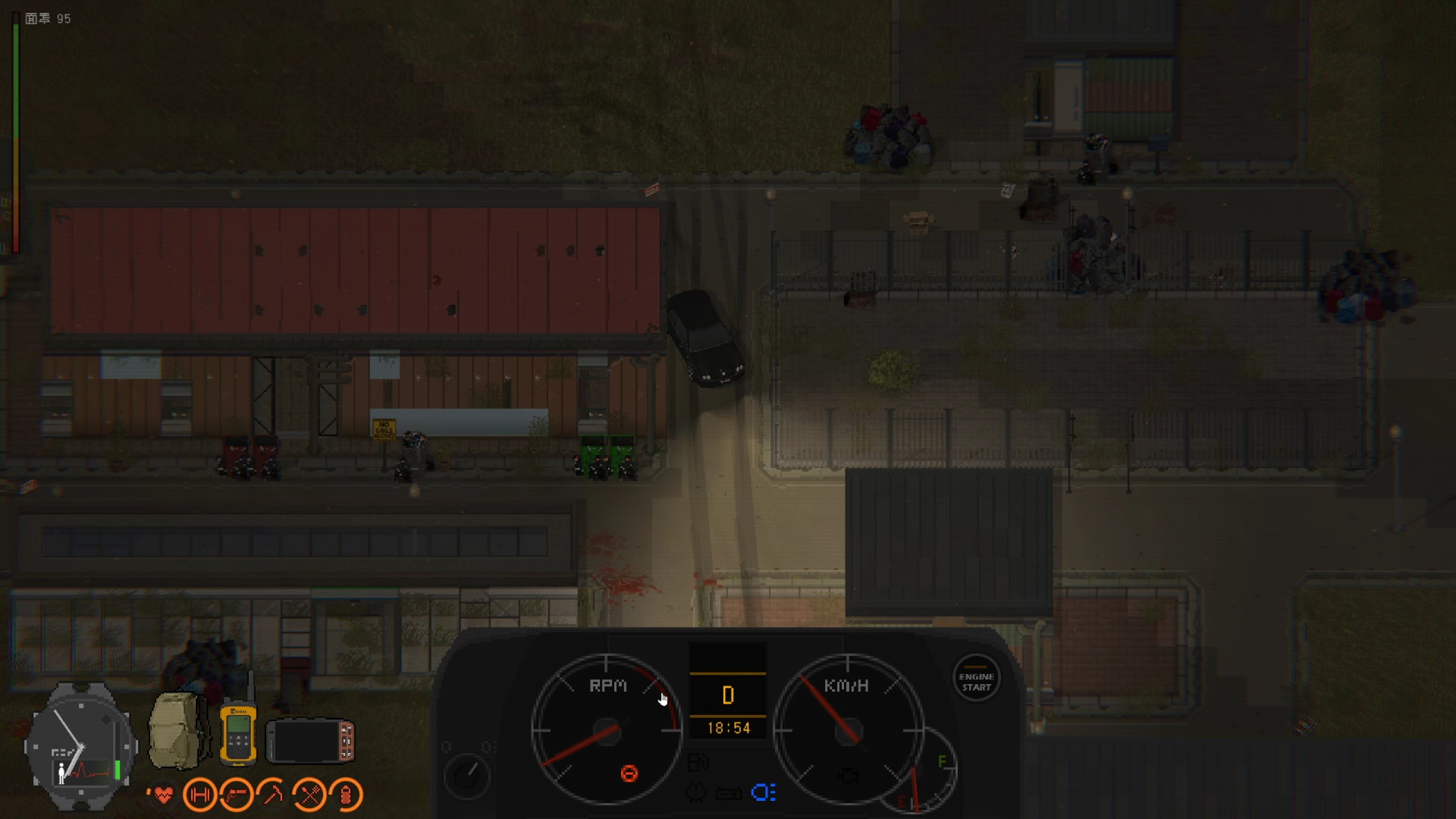
Task: Click the equipped yellow walkie-talkie icon
Action: 238,732
